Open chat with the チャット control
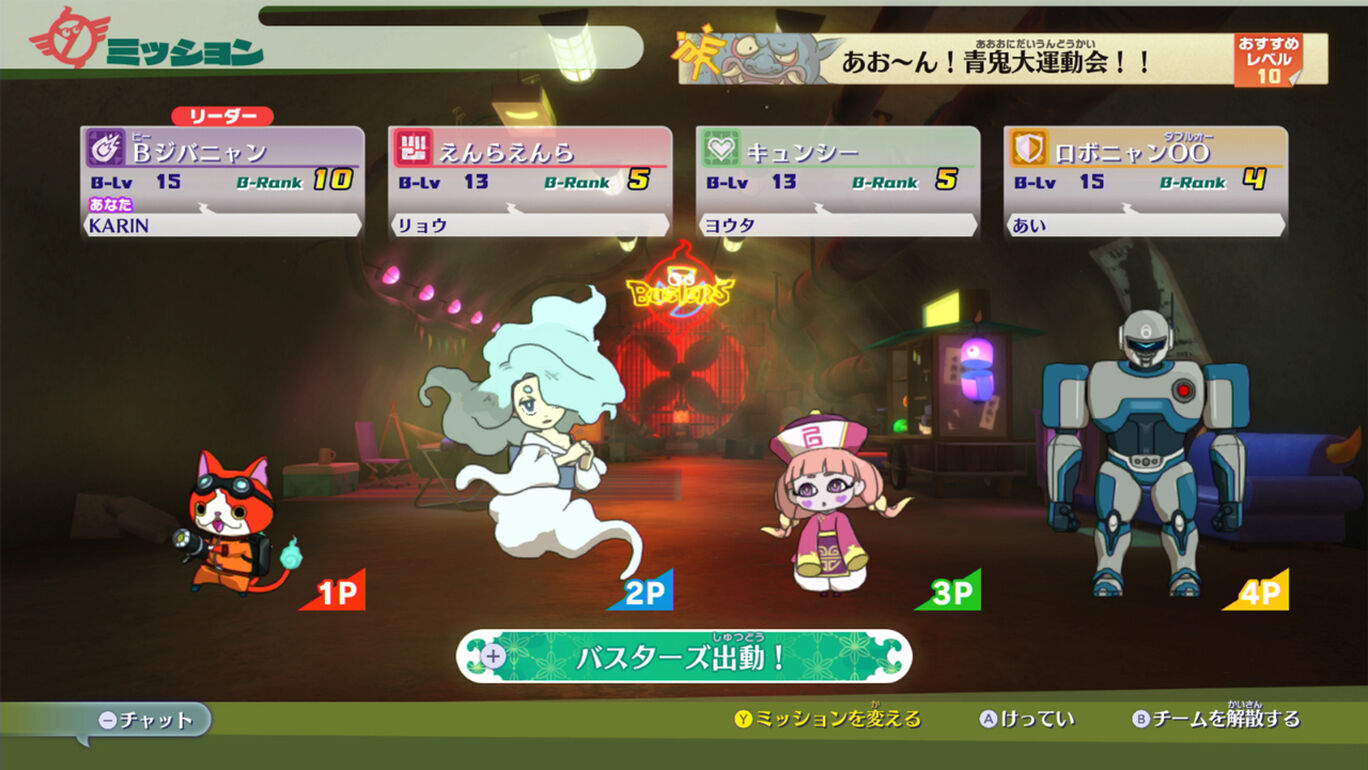Image resolution: width=1368 pixels, height=770 pixels. tap(155, 718)
